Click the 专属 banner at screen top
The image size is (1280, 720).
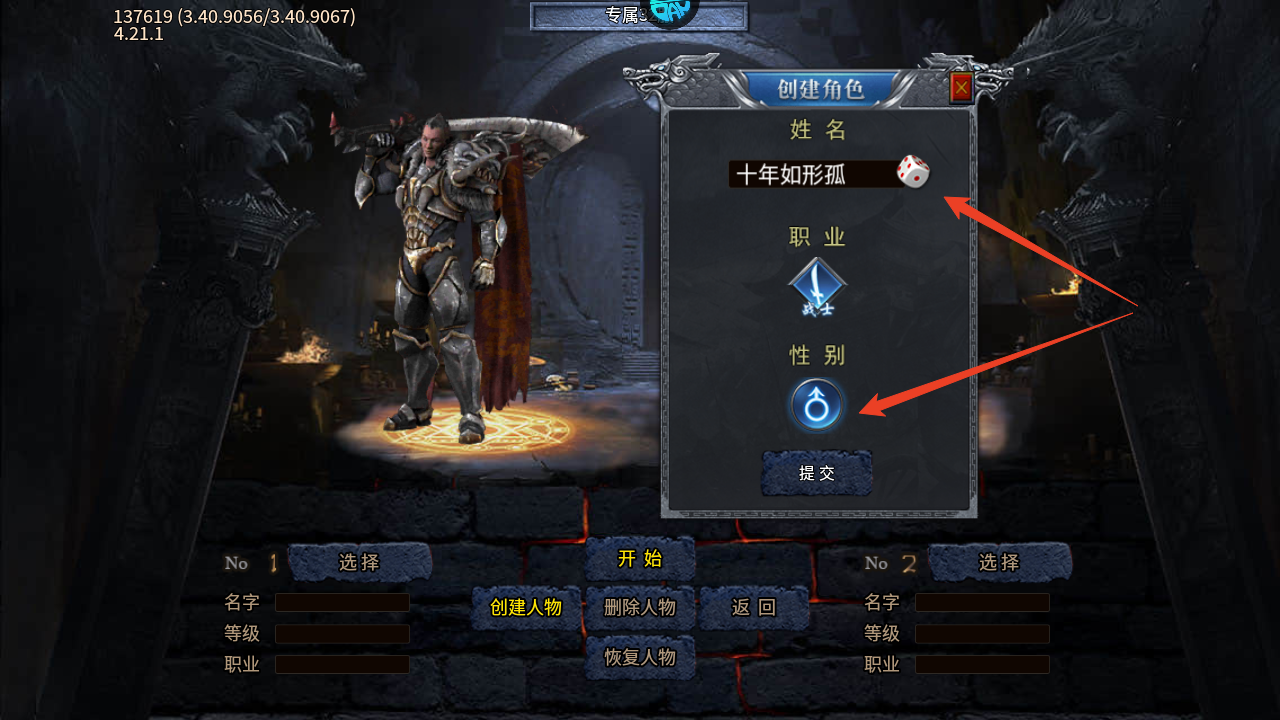637,15
